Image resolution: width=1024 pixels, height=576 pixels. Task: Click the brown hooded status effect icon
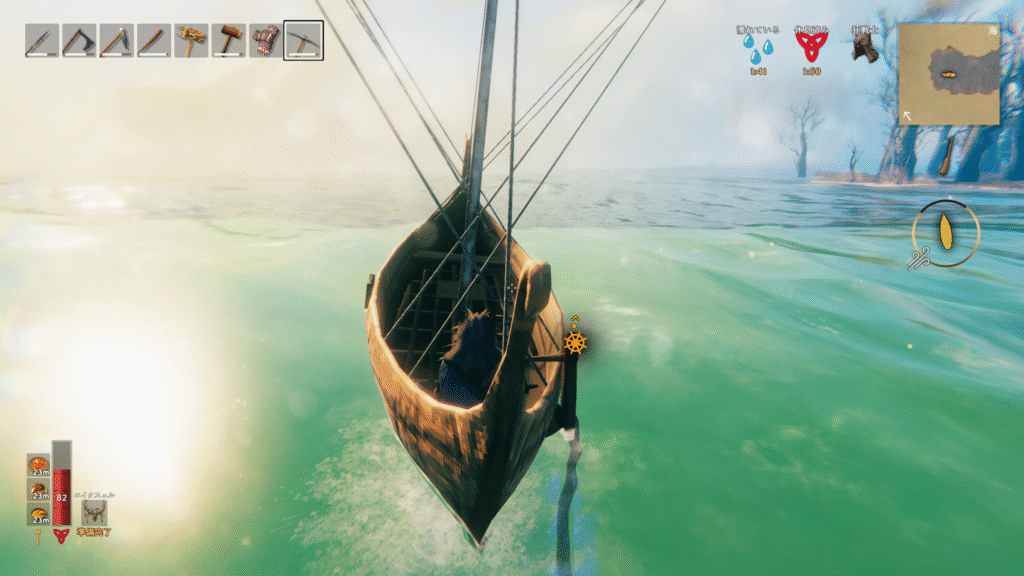point(864,46)
